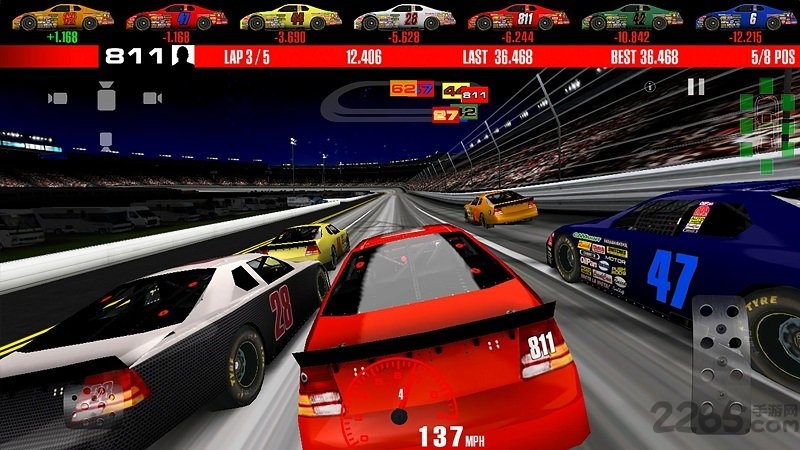The image size is (800, 450).
Task: Switch to the downward-facing camera view icon
Action: point(104,138)
